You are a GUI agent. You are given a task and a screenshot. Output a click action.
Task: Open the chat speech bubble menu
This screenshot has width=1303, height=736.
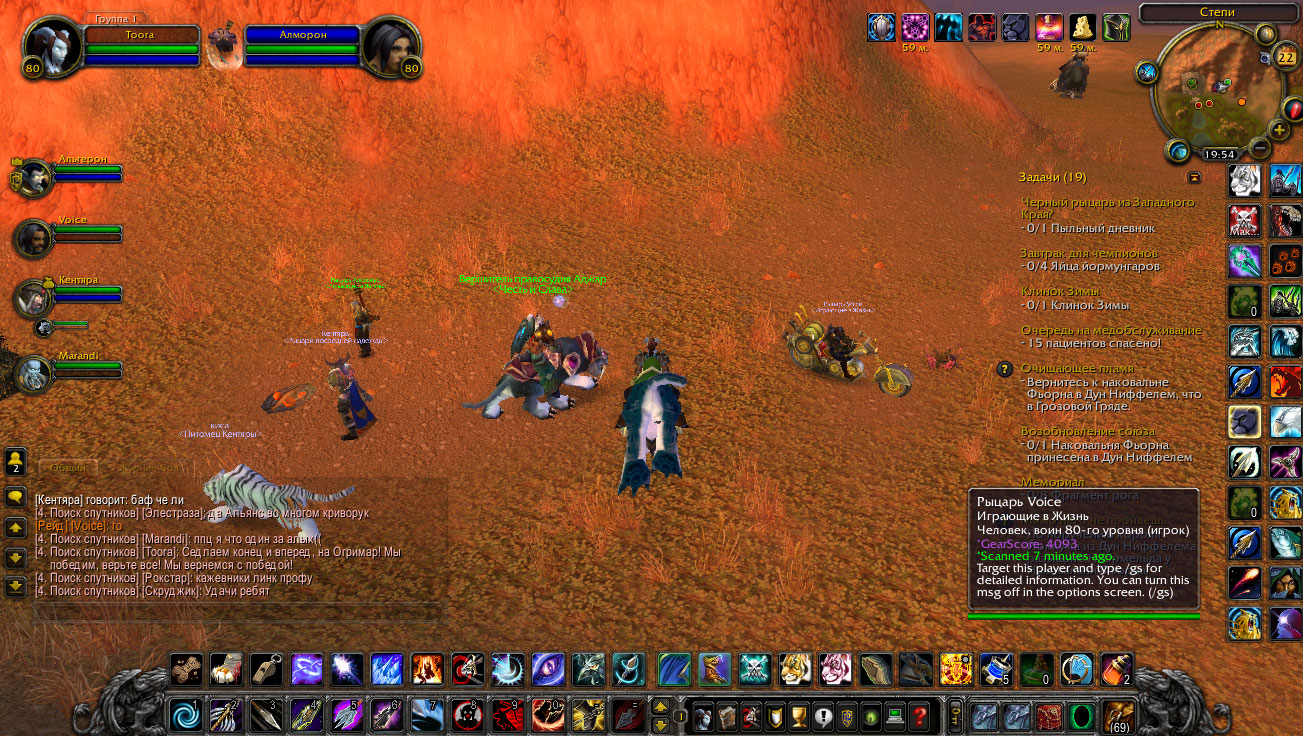click(x=15, y=496)
